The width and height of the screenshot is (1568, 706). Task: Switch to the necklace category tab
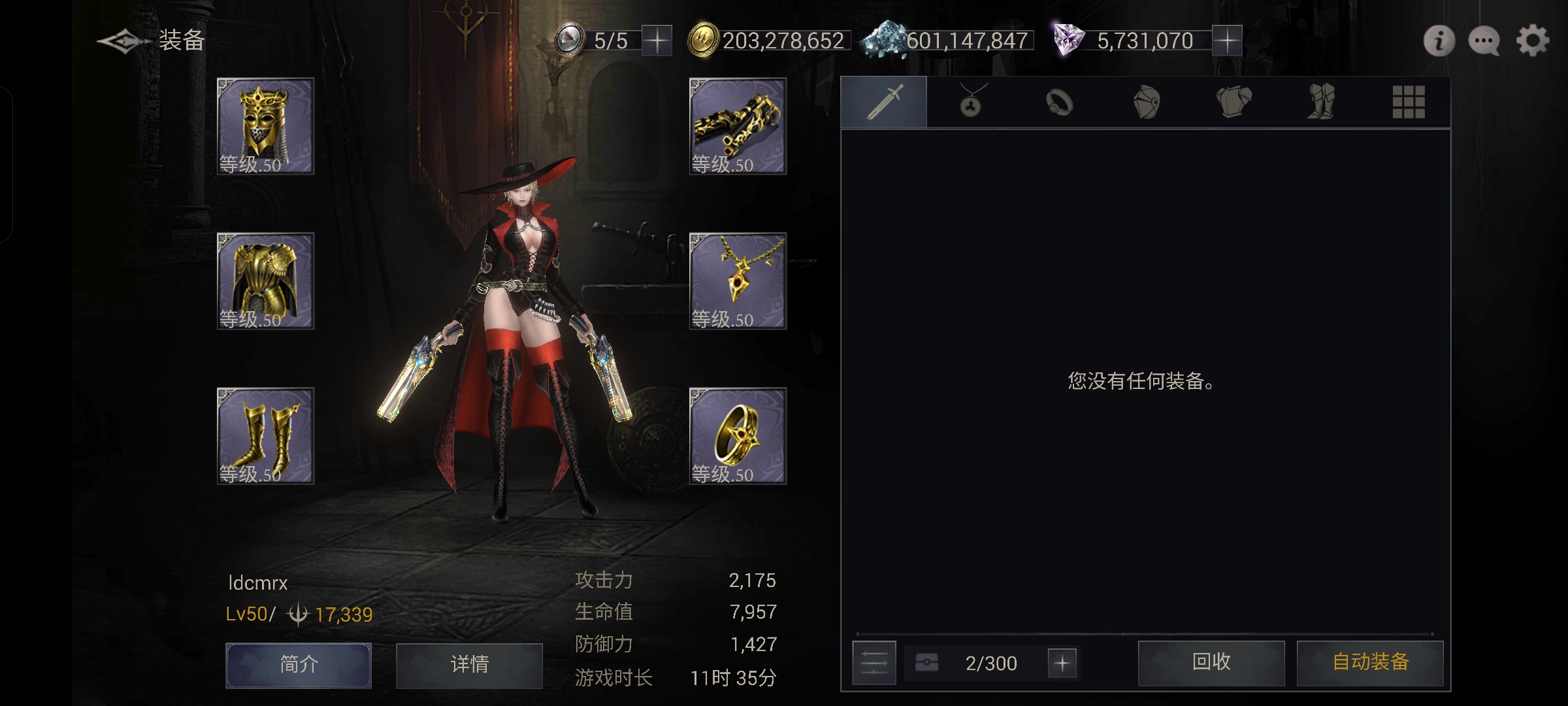[972, 102]
